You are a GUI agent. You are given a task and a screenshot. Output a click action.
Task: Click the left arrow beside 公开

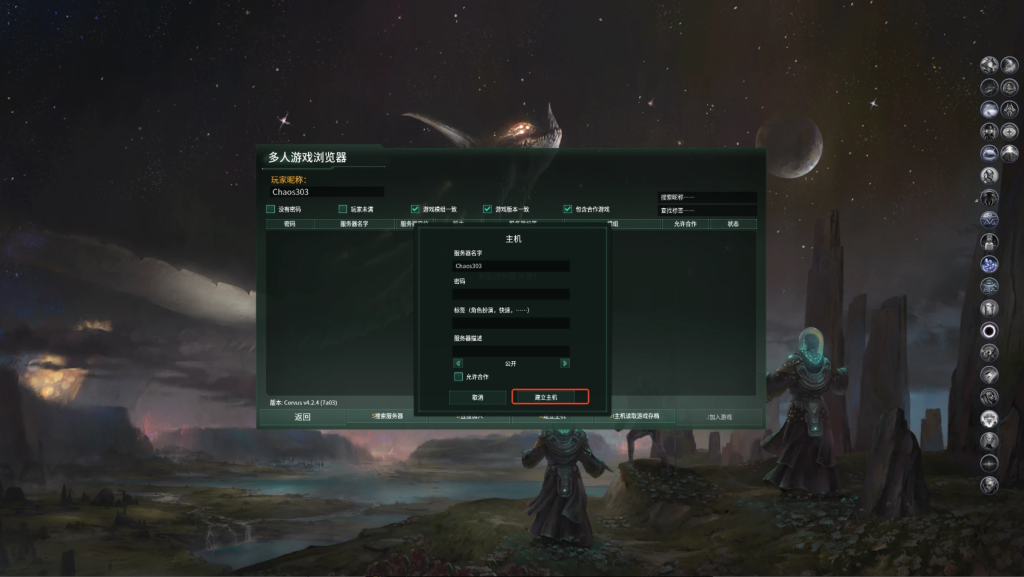456,363
